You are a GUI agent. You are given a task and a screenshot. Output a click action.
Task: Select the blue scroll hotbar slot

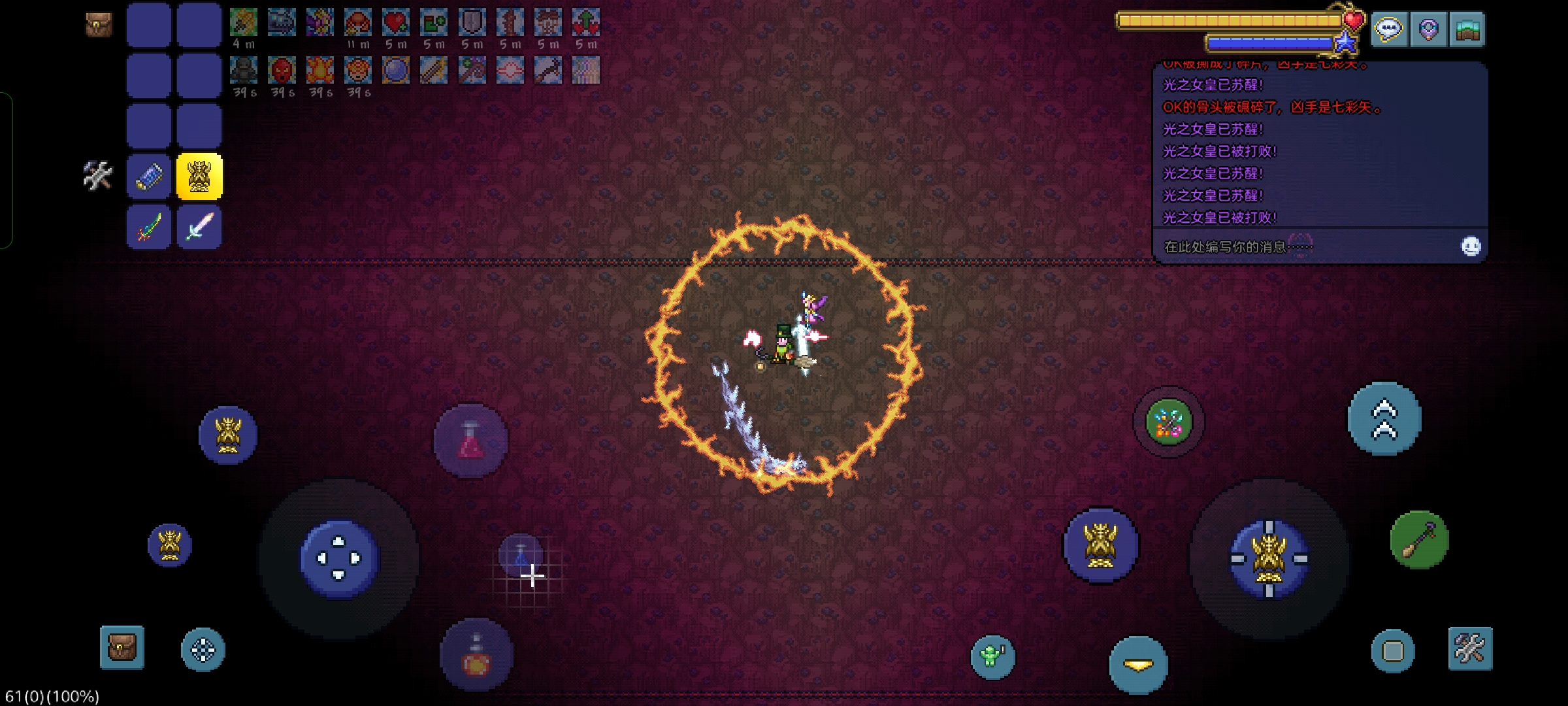coord(149,176)
